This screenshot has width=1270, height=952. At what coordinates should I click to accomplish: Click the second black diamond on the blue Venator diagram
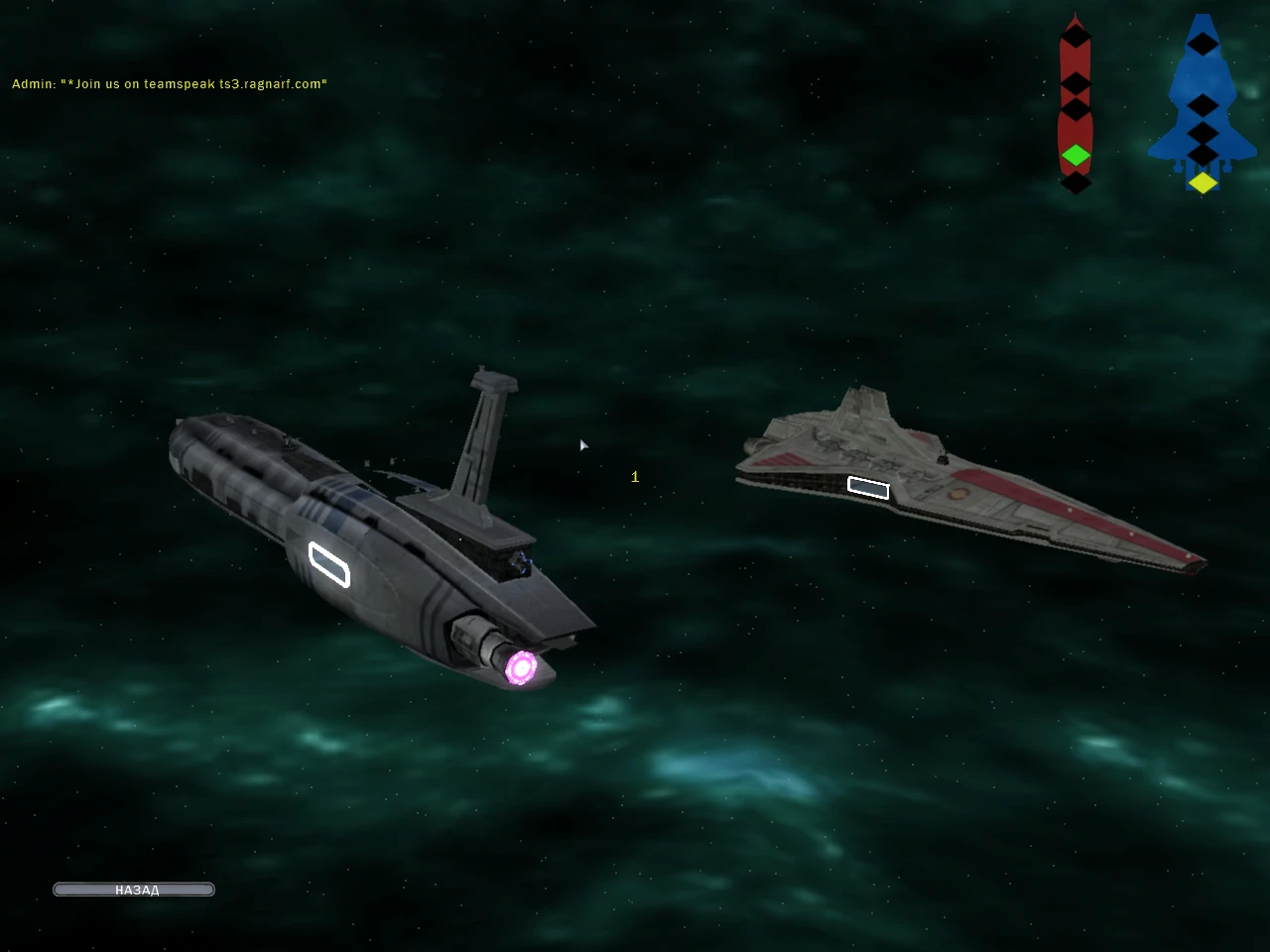pos(1203,106)
